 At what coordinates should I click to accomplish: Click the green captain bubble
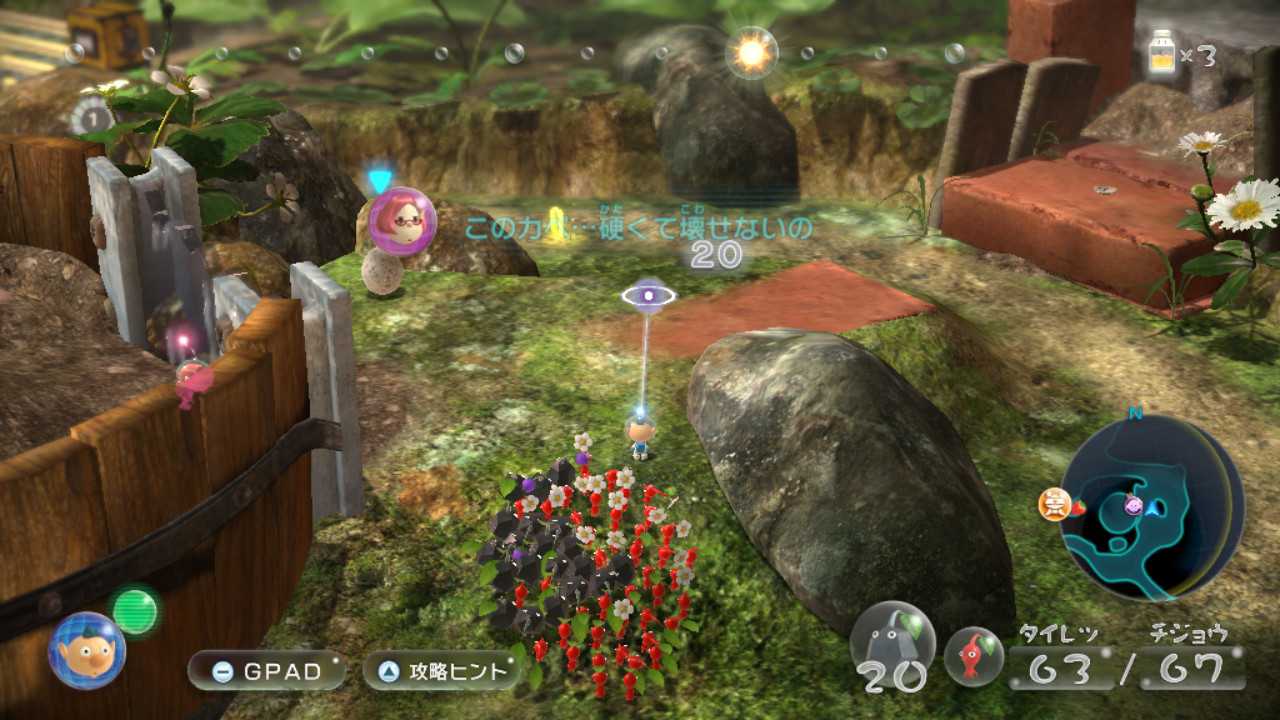[x=135, y=610]
